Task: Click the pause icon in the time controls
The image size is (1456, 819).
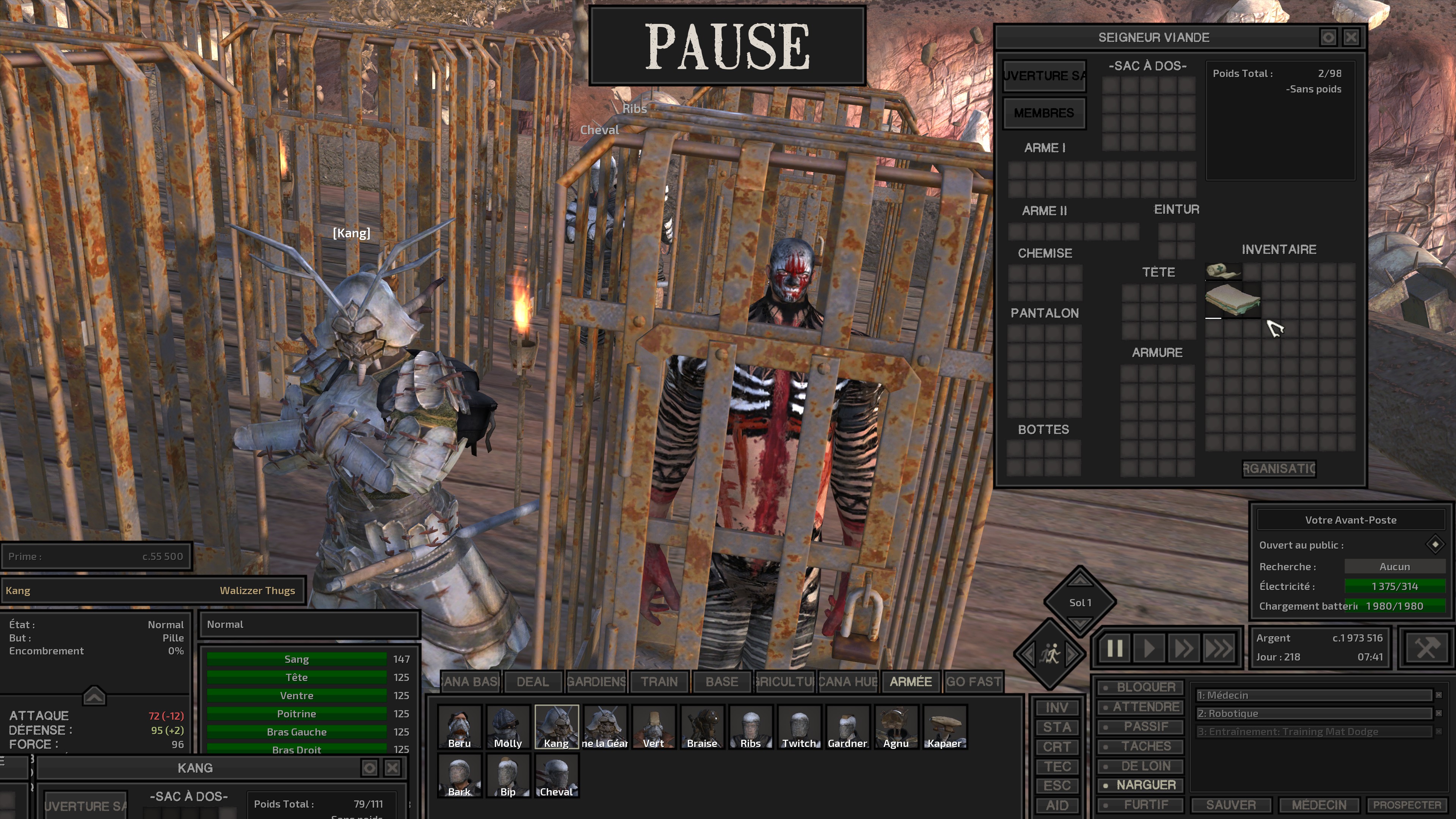Action: 1115,649
